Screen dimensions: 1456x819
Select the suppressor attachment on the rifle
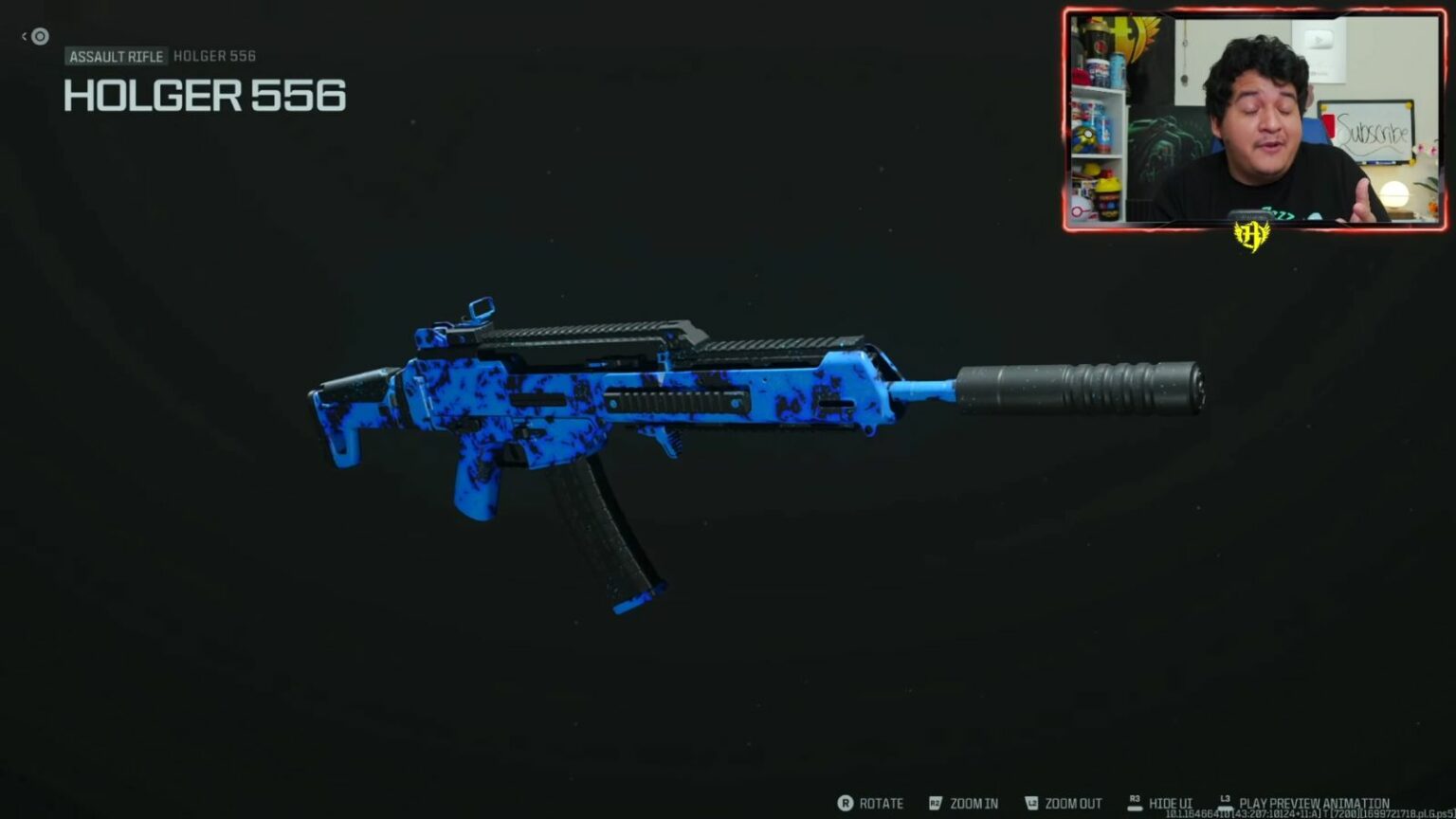(1081, 389)
